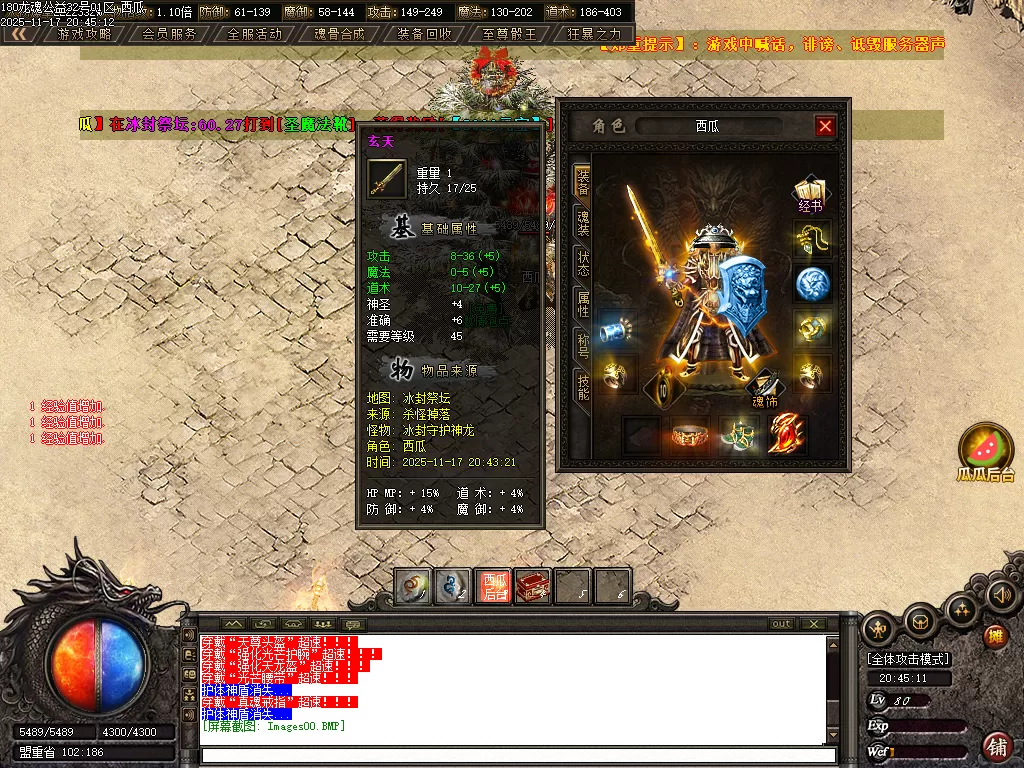Select the blue lion medal slot
The width and height of the screenshot is (1024, 768).
click(x=813, y=283)
